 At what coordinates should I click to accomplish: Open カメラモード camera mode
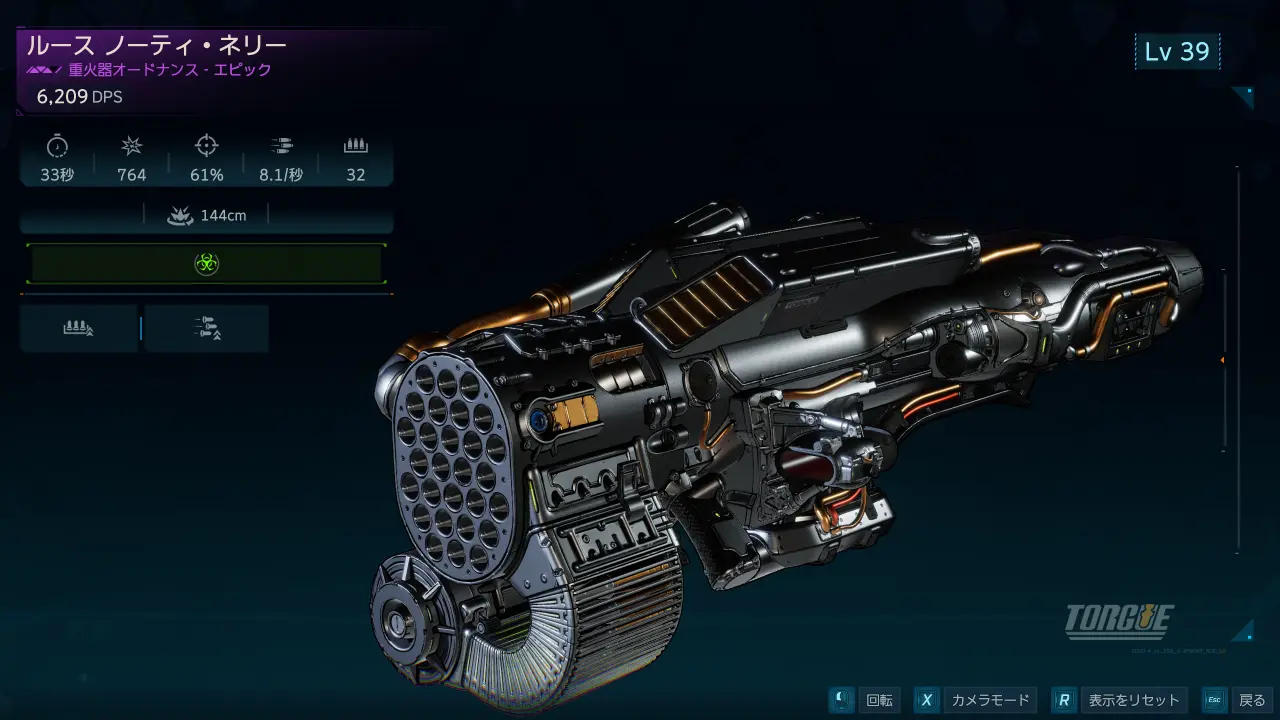pyautogui.click(x=975, y=700)
